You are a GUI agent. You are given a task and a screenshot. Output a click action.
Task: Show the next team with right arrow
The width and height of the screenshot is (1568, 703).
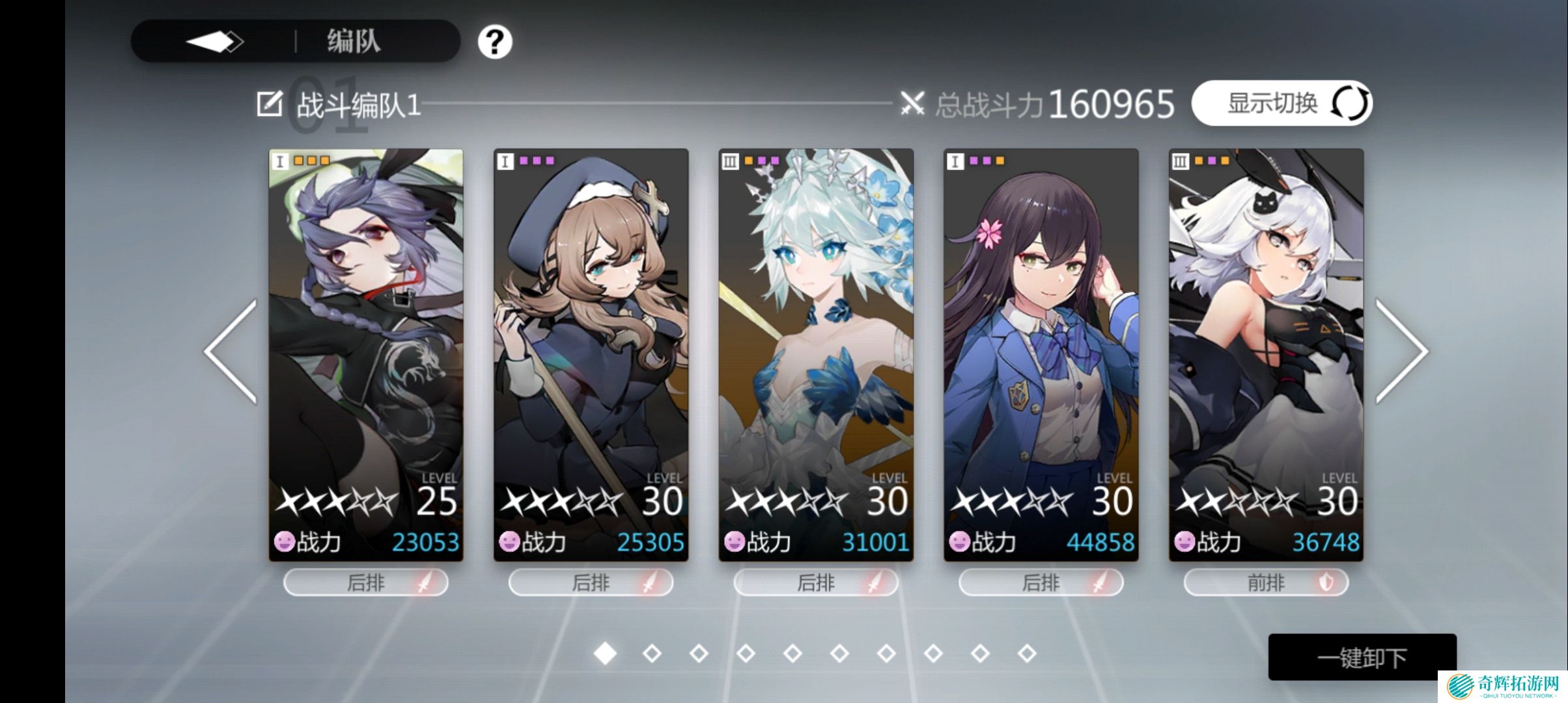point(1401,351)
